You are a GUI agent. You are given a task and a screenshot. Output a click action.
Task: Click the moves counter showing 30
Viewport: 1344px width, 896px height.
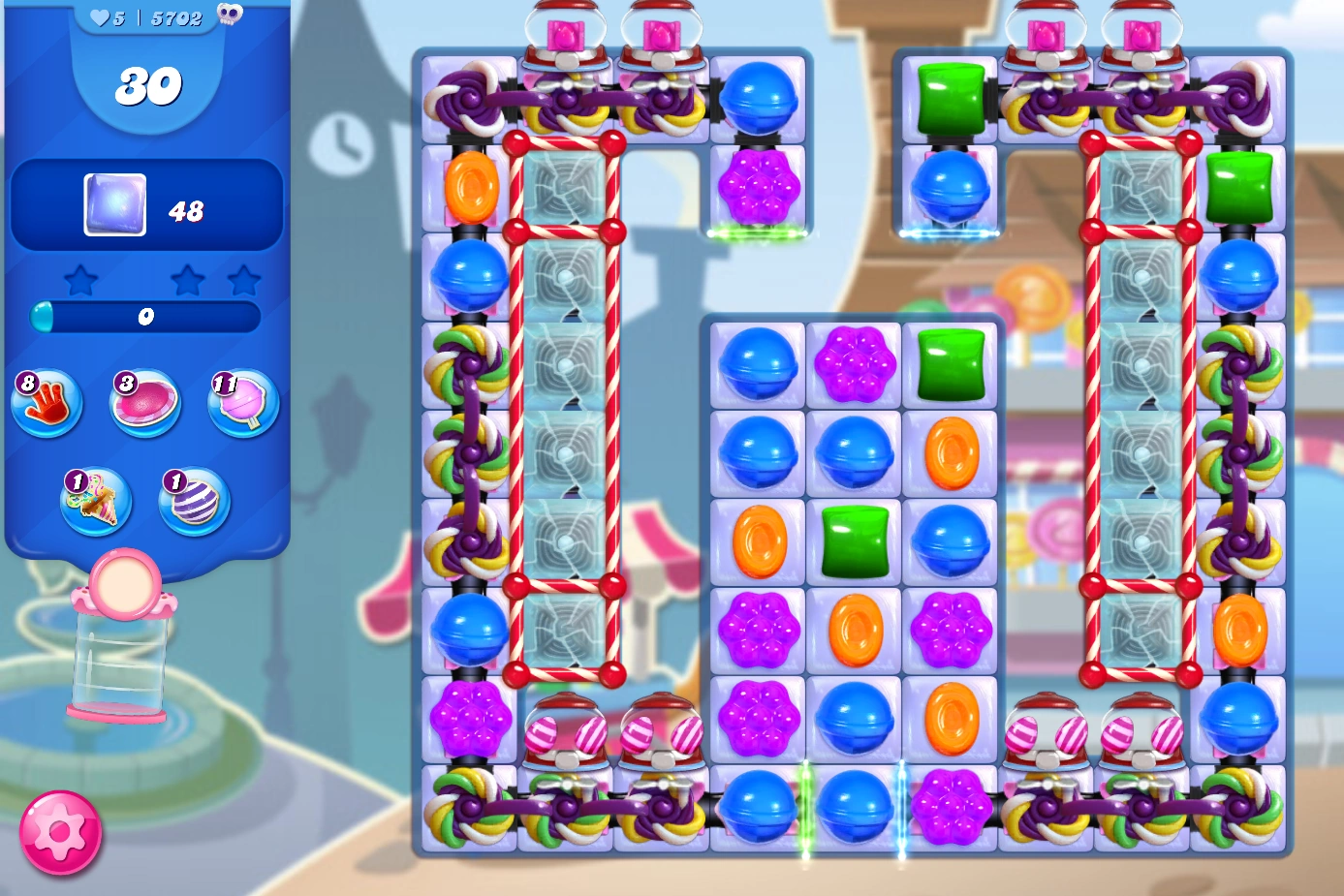[147, 85]
